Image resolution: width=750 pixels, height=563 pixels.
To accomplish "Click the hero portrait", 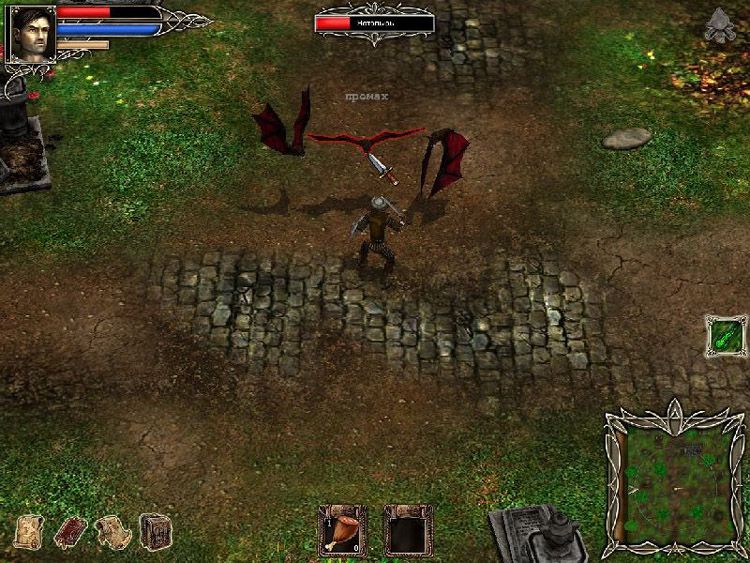I will click(31, 34).
